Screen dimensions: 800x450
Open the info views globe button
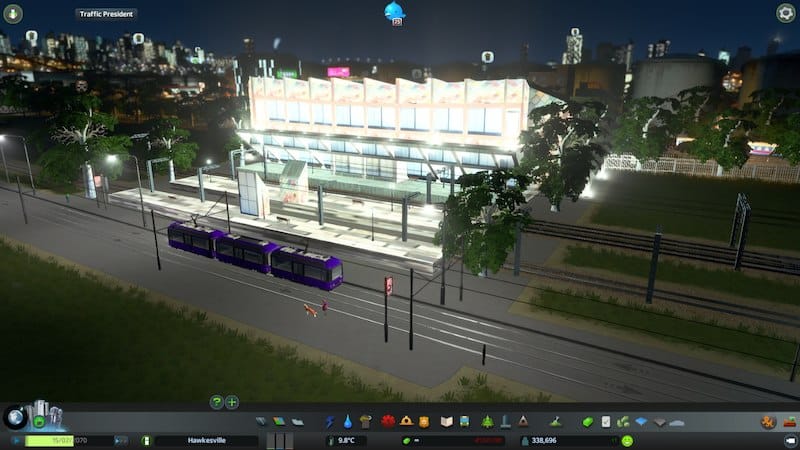(x=16, y=417)
